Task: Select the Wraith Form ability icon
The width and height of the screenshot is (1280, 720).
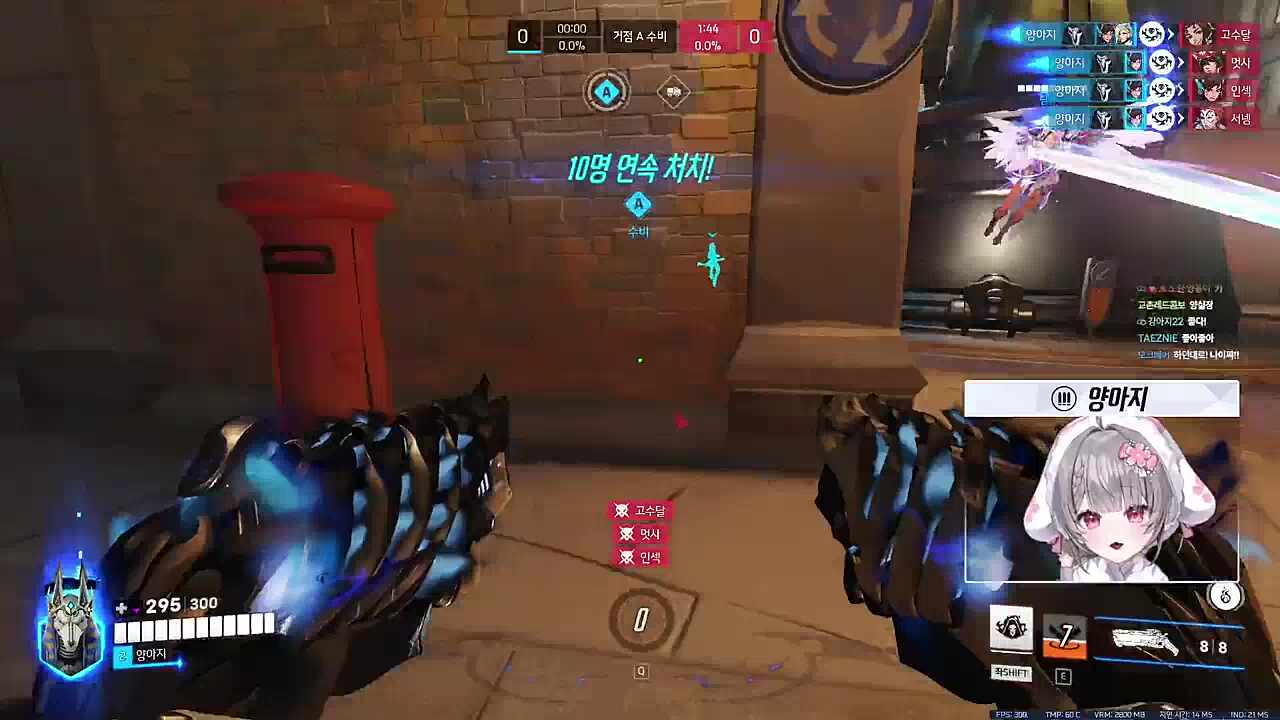Action: tap(1013, 628)
